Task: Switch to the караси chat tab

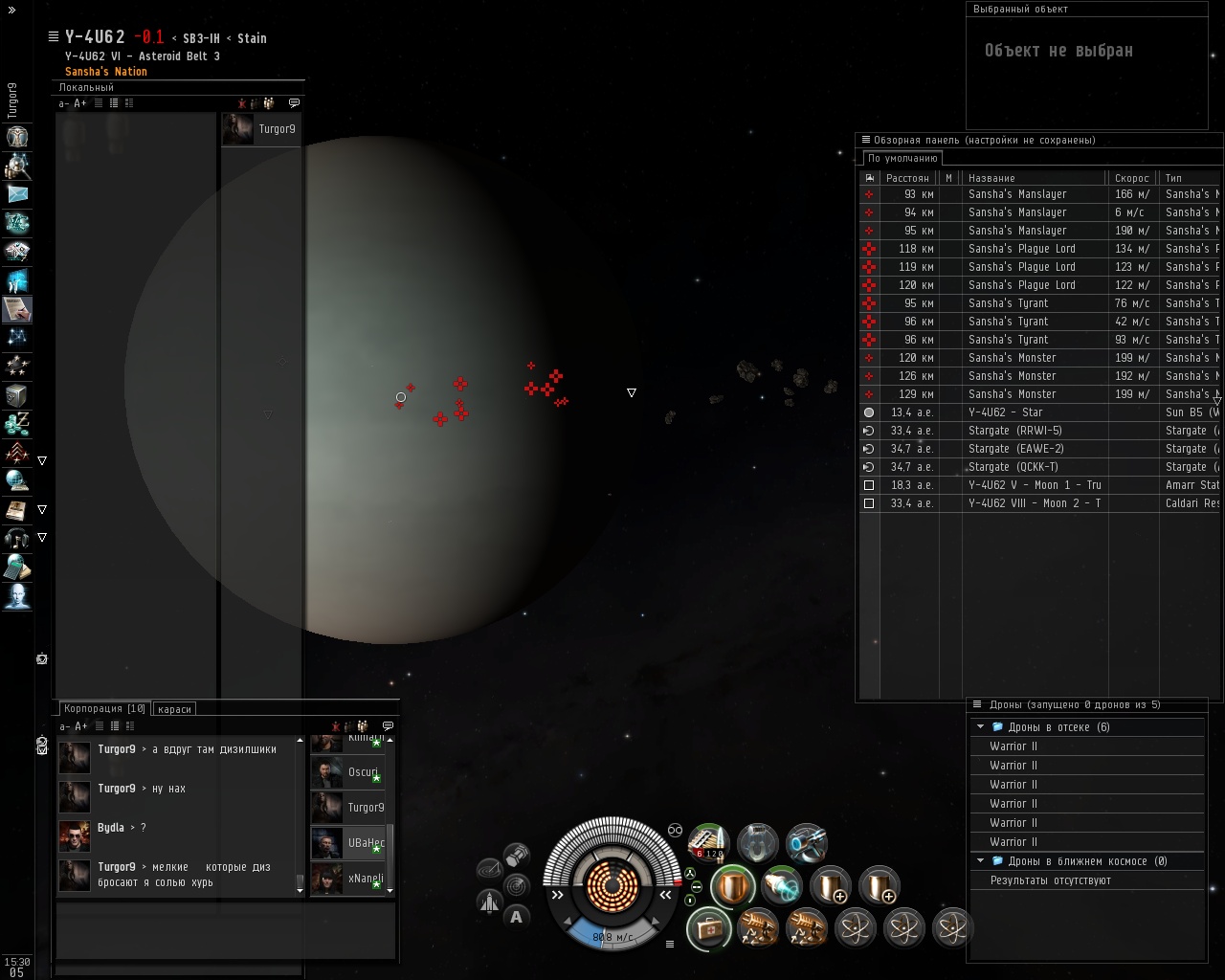Action: tap(174, 709)
